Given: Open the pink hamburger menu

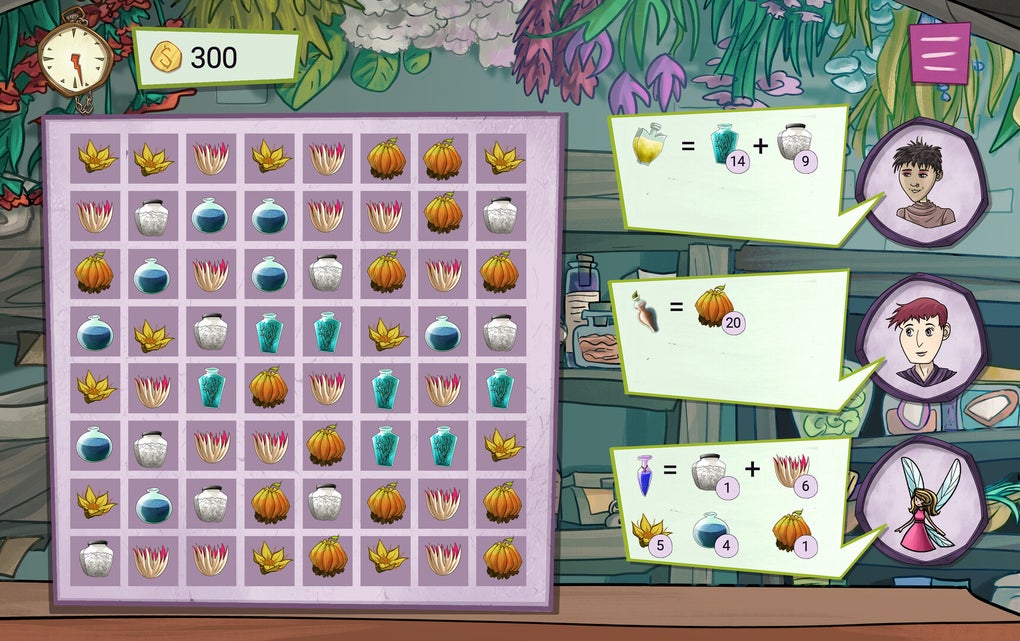Looking at the screenshot, I should pyautogui.click(x=939, y=52).
